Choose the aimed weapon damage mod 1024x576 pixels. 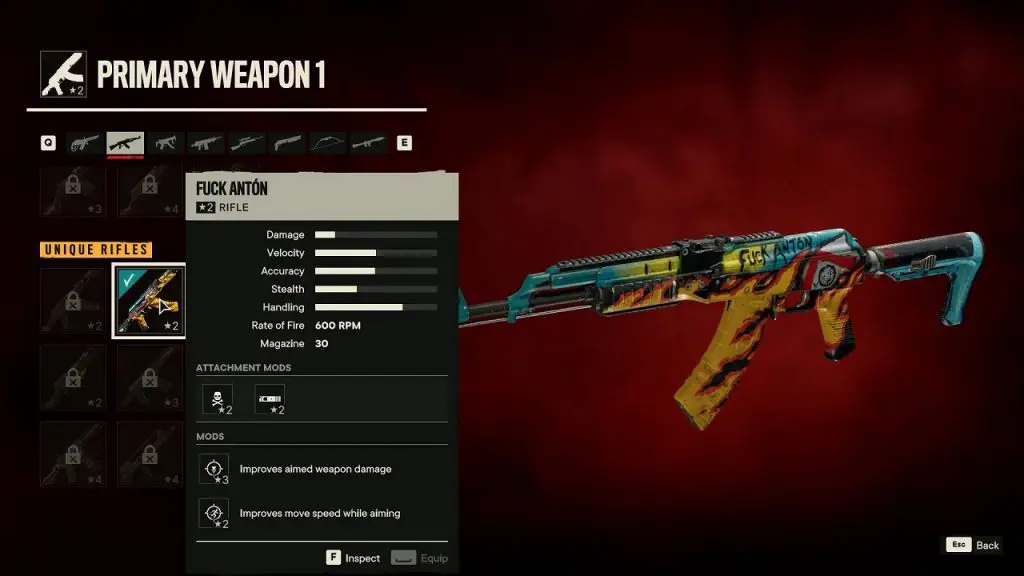[x=214, y=469]
